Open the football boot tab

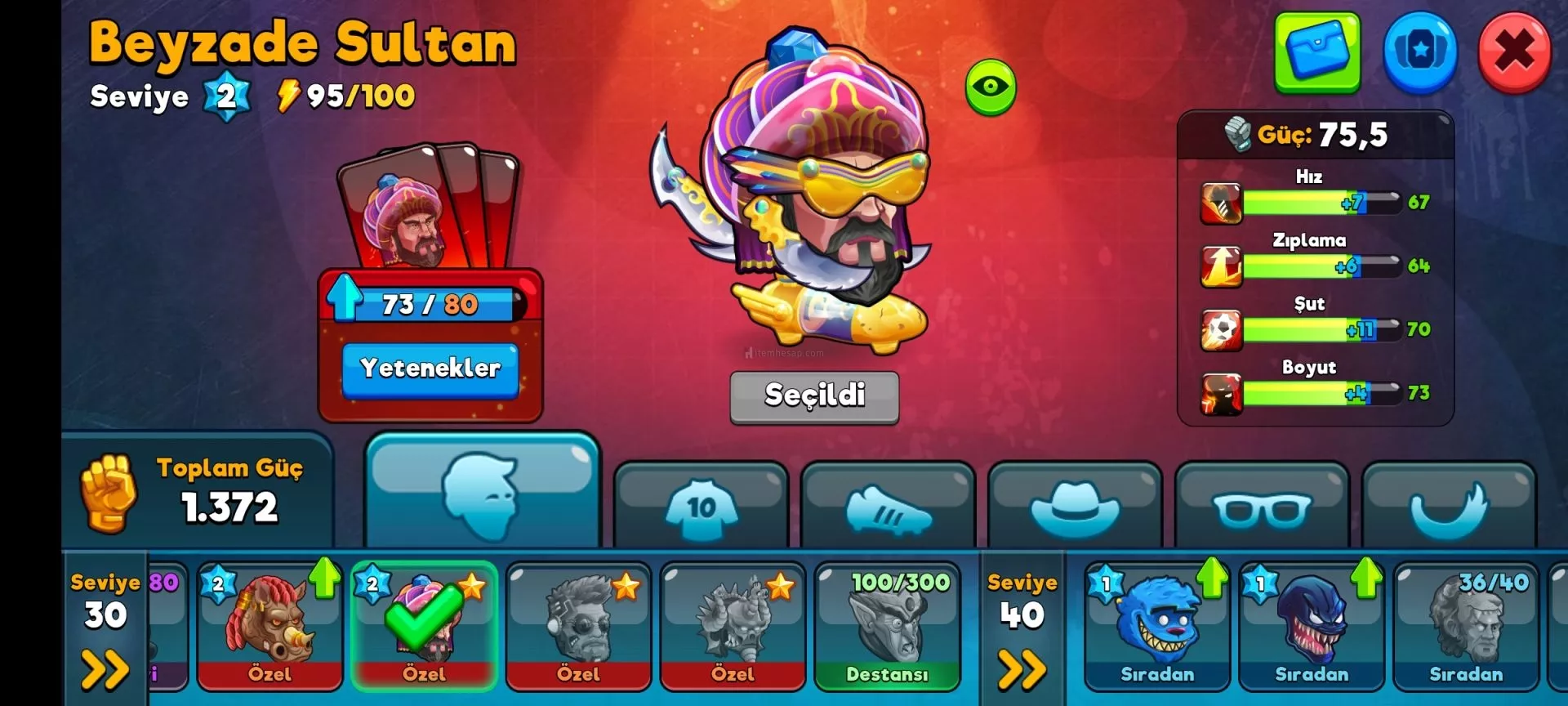pyautogui.click(x=888, y=508)
